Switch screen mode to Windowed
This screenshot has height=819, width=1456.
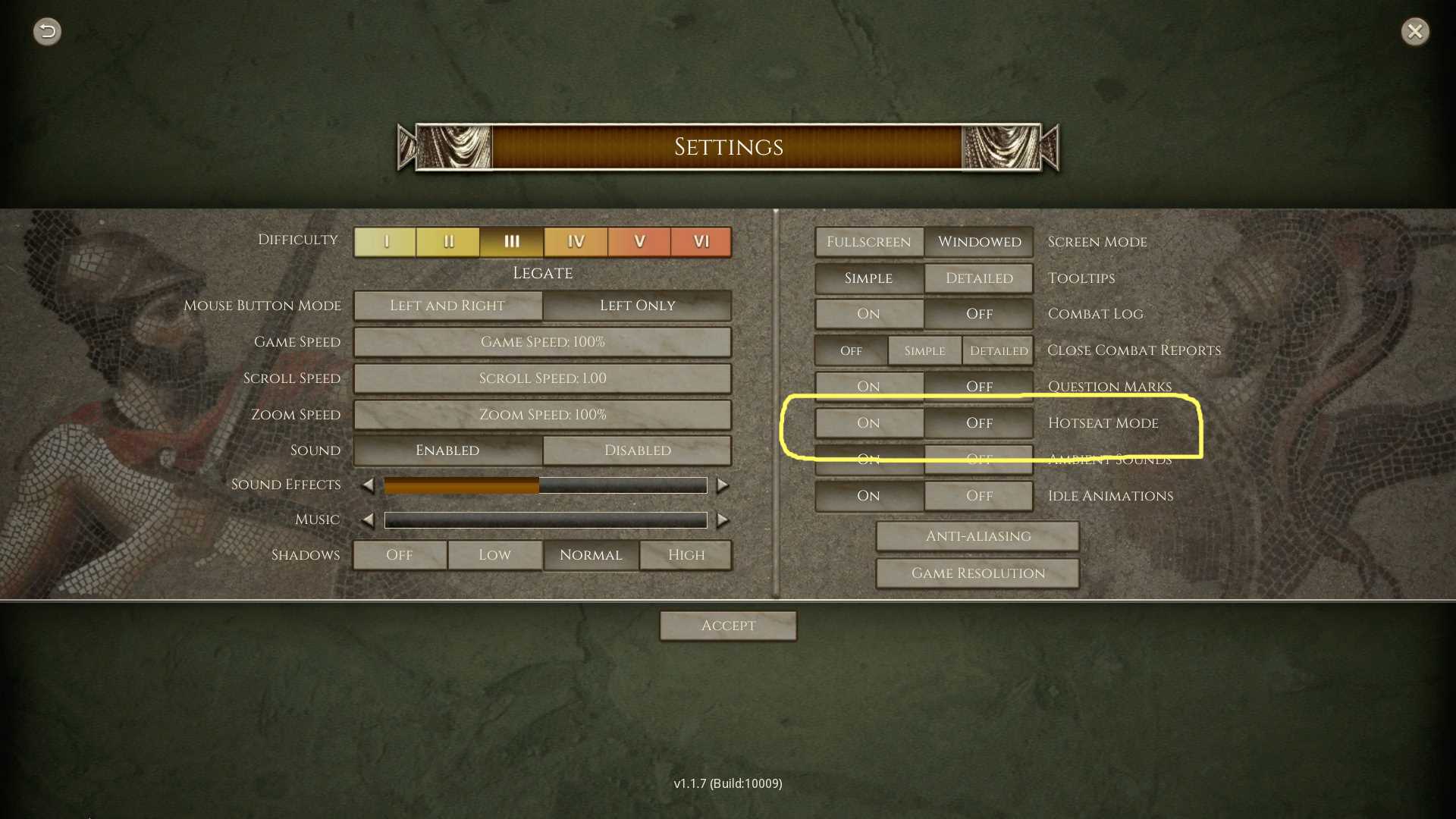pyautogui.click(x=979, y=242)
